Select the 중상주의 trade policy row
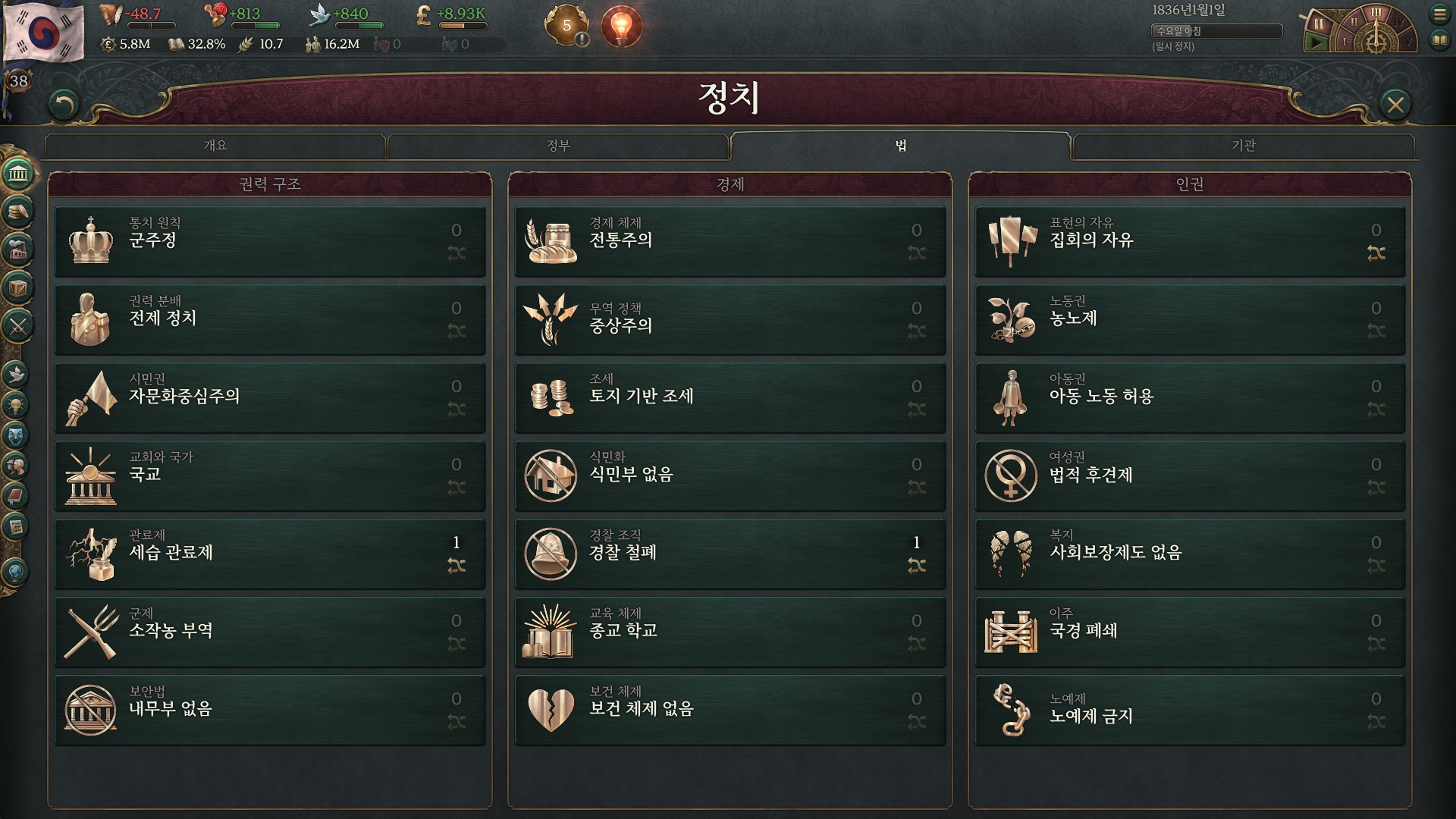This screenshot has width=1456, height=819. (x=730, y=319)
